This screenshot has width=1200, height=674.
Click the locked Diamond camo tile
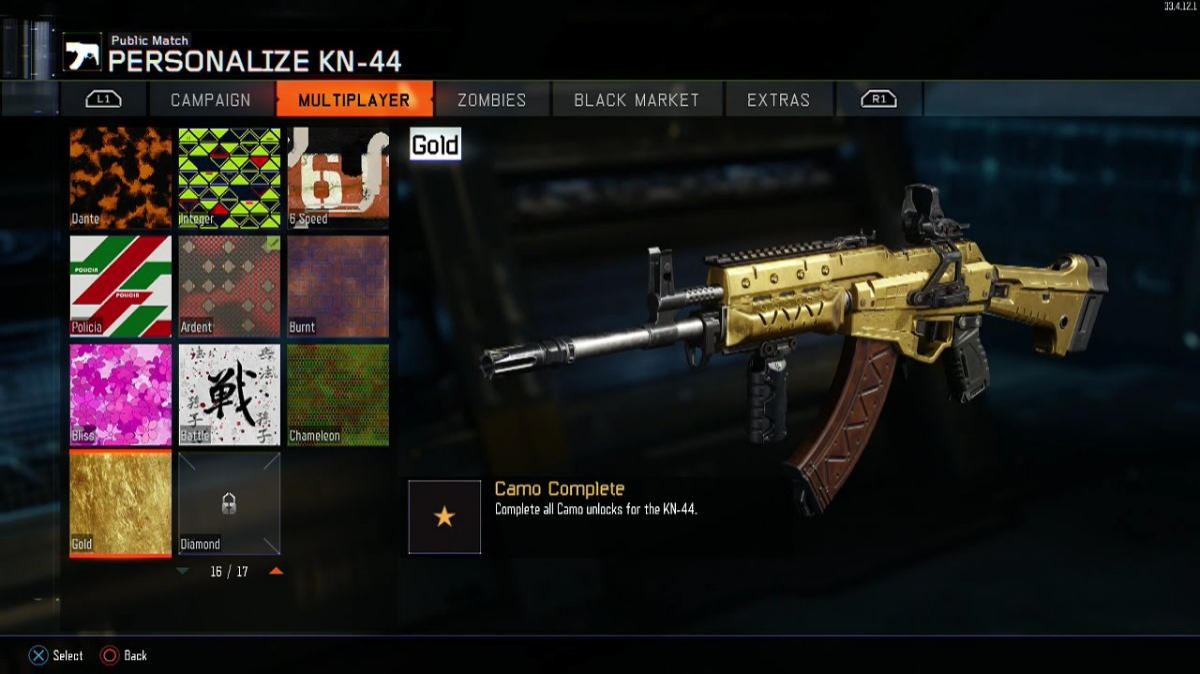[x=229, y=502]
